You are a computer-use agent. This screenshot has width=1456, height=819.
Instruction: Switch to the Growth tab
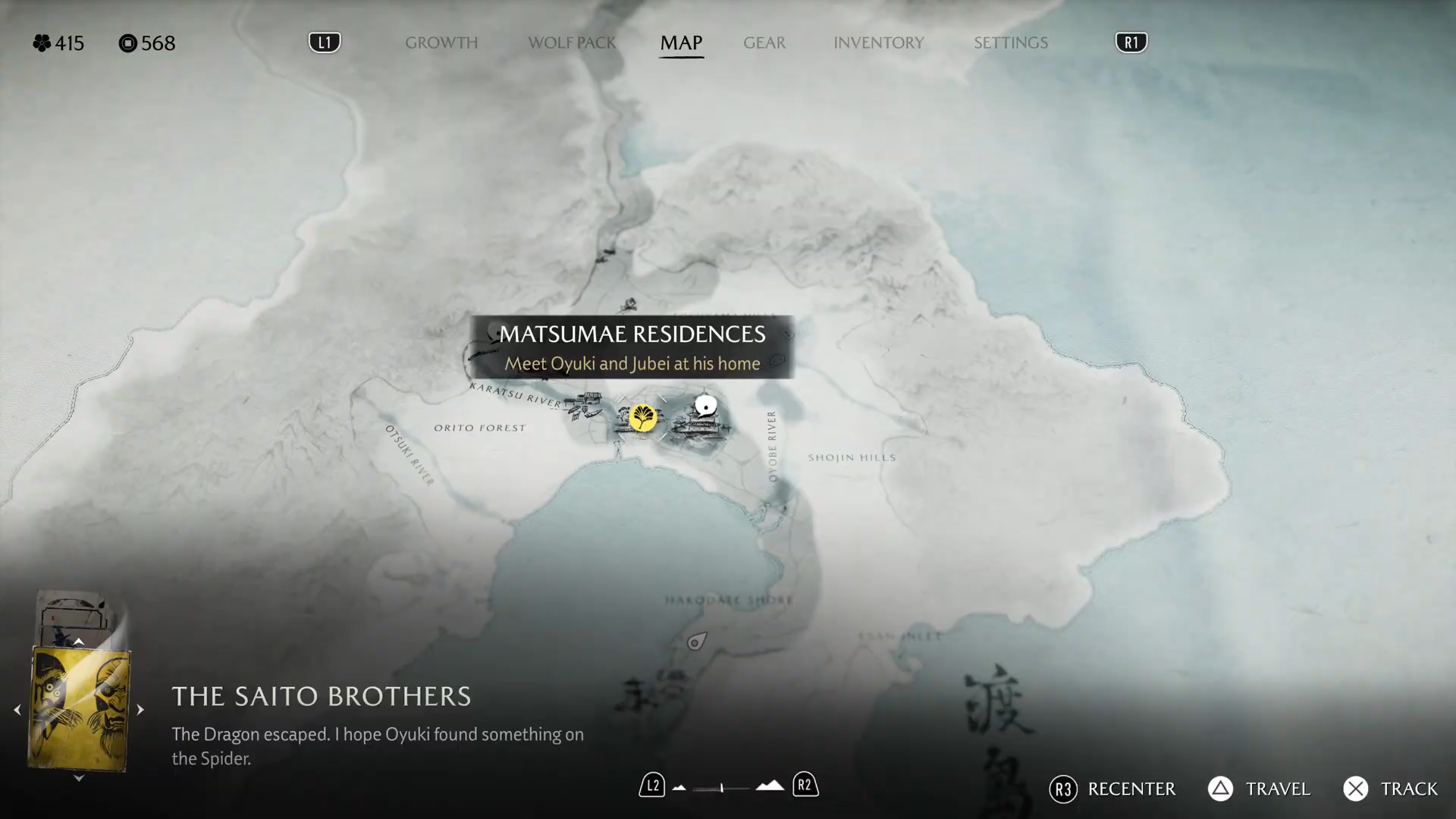[x=441, y=43]
